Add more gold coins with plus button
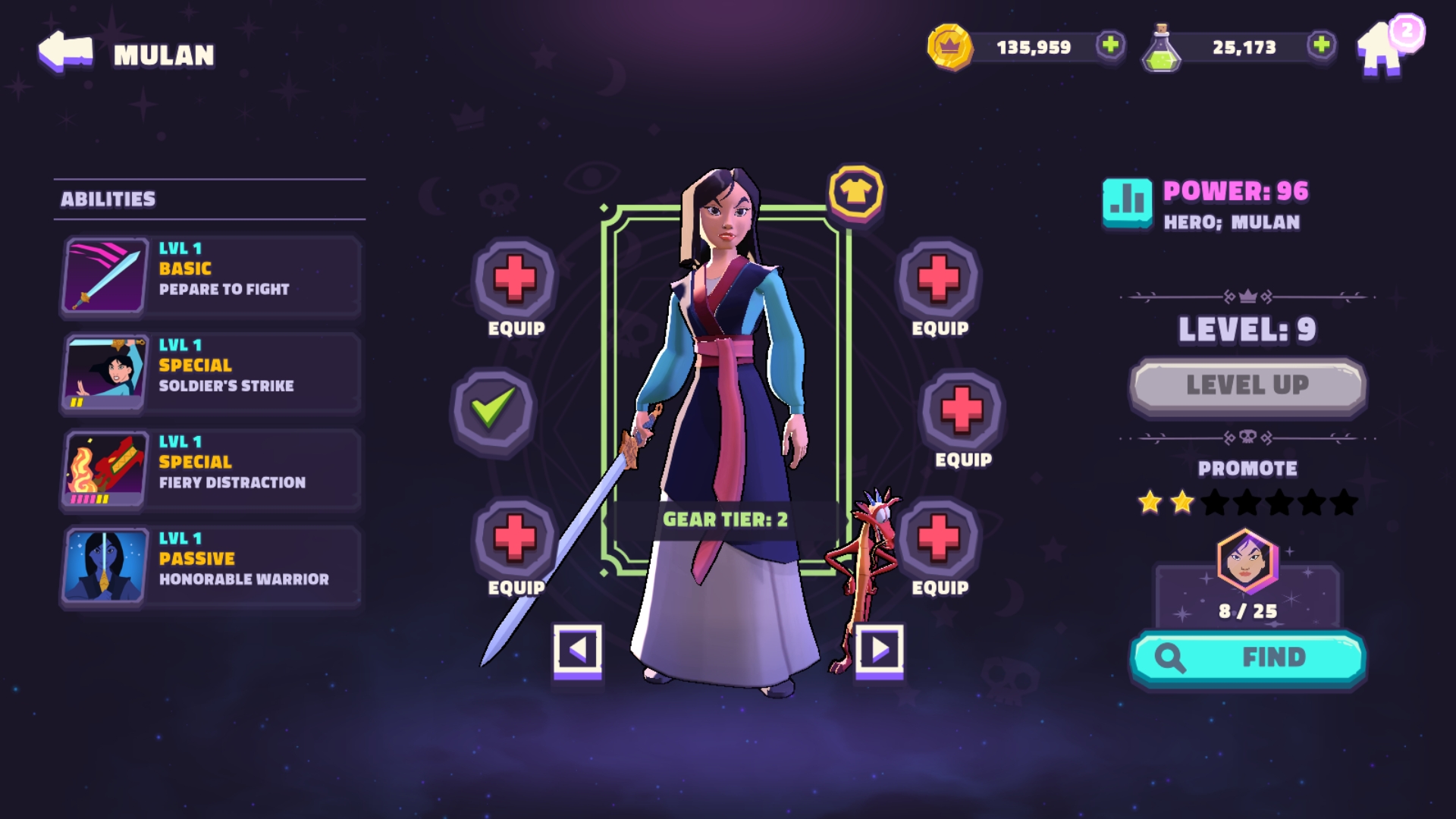 [x=1110, y=45]
